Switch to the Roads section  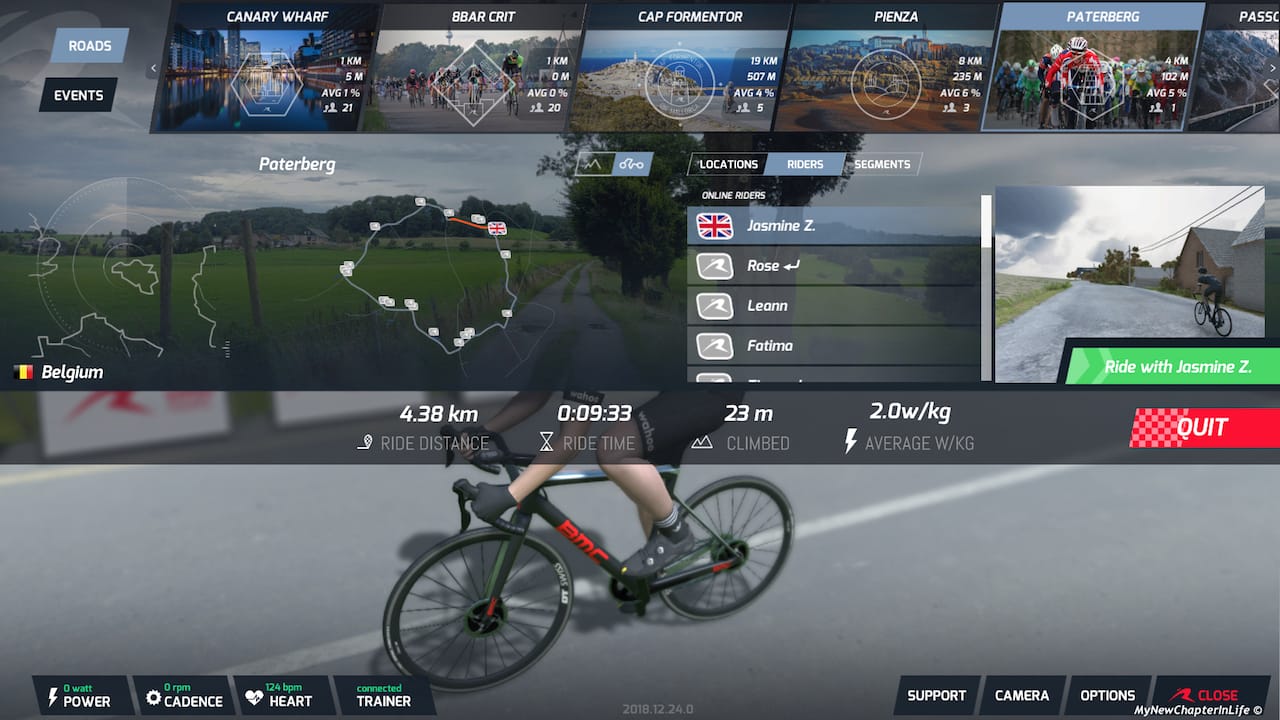tap(90, 46)
